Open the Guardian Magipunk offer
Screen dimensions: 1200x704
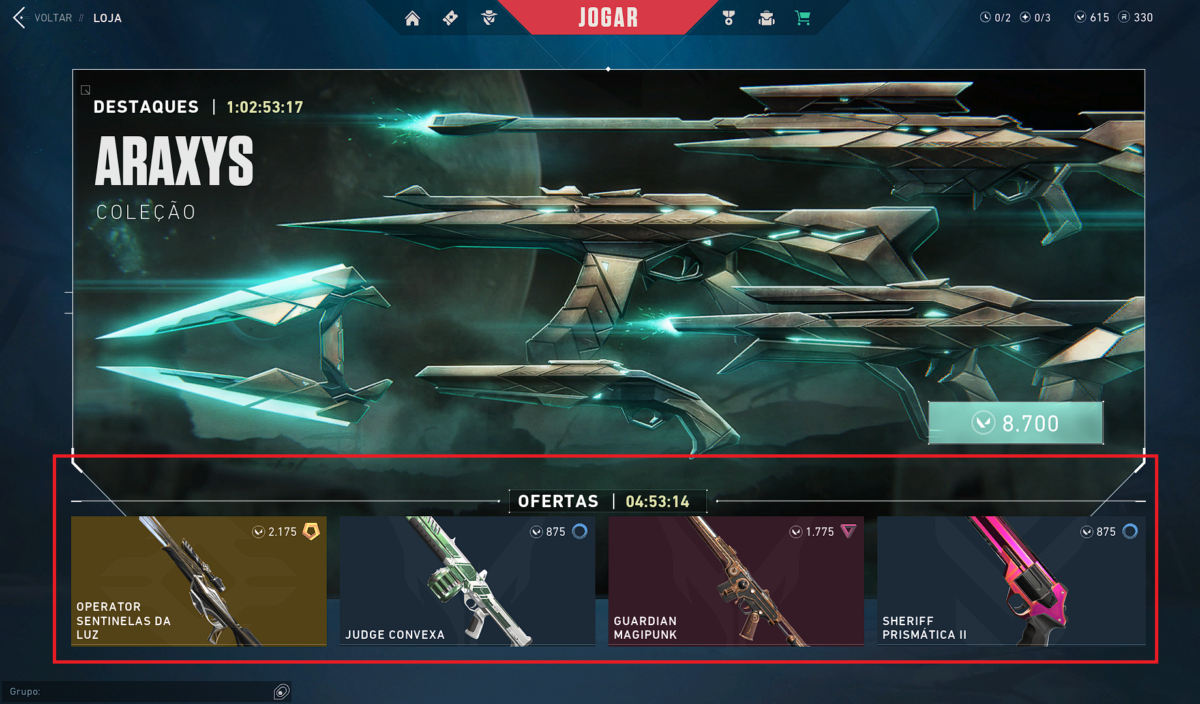click(x=735, y=580)
